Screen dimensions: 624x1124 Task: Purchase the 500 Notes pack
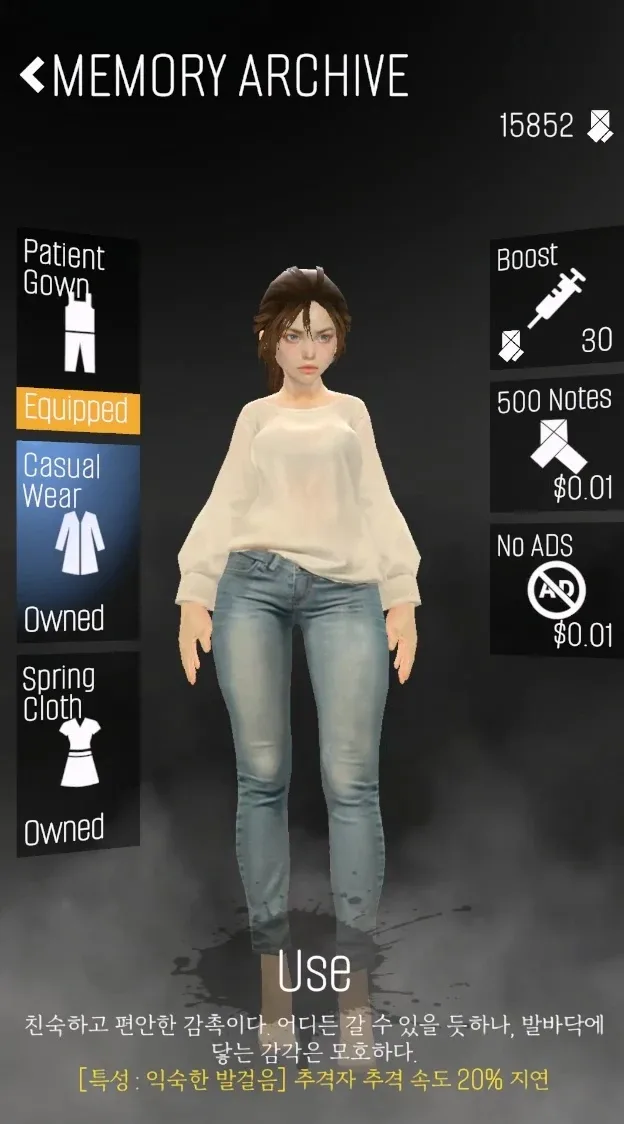[555, 445]
